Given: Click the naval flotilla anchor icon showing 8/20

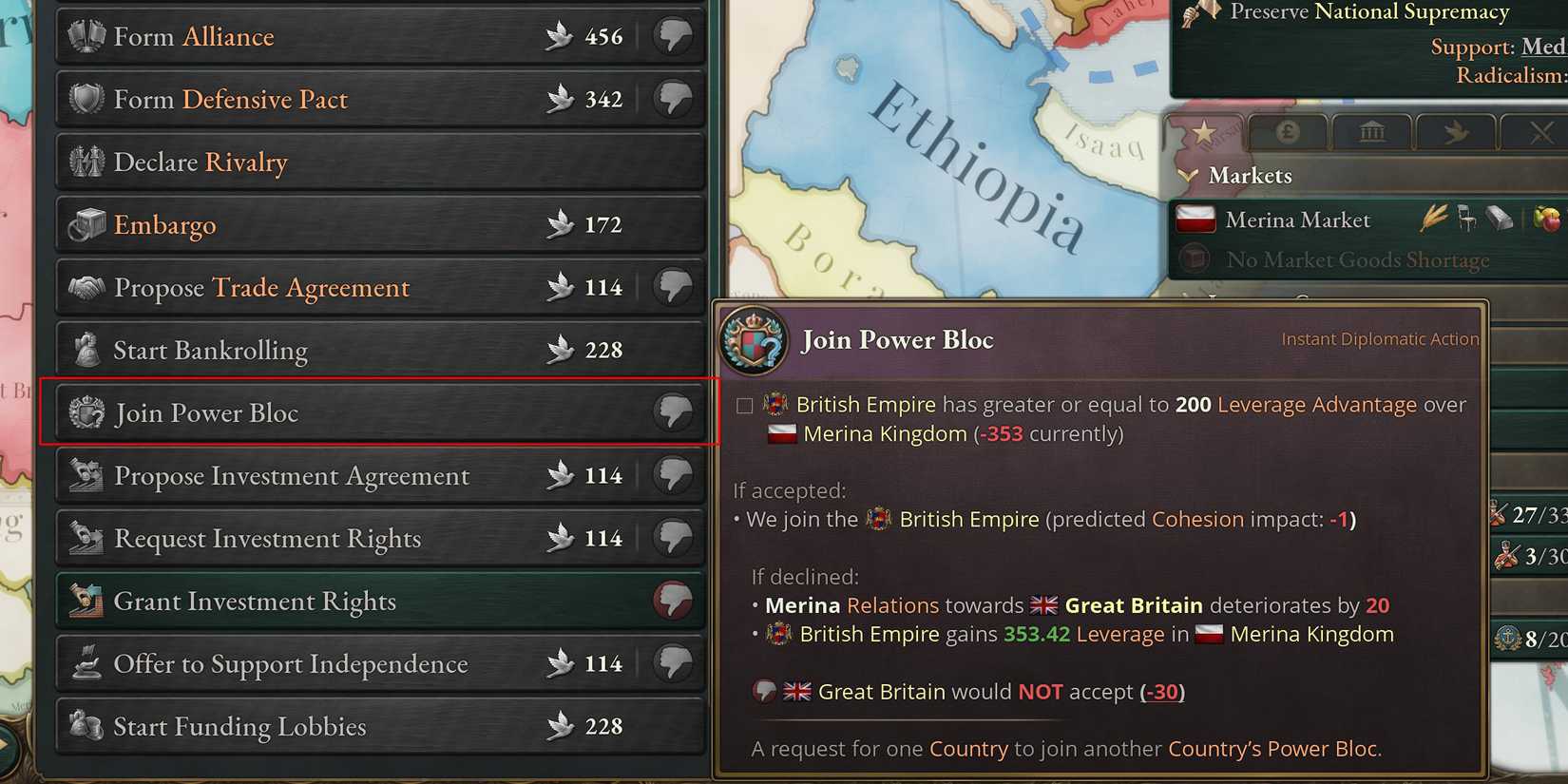Looking at the screenshot, I should [x=1507, y=637].
